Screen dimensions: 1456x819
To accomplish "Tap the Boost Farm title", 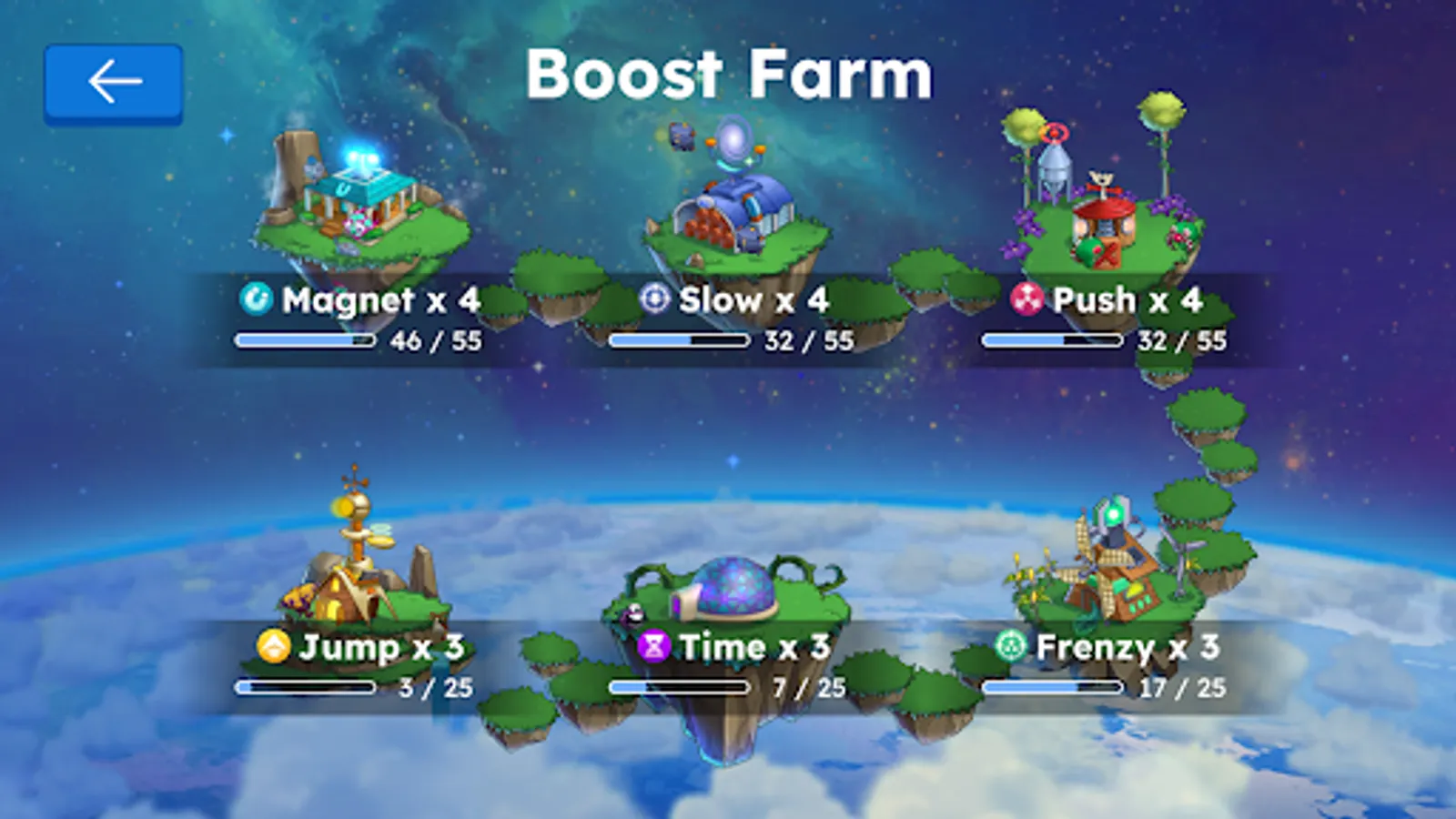I will (x=728, y=76).
